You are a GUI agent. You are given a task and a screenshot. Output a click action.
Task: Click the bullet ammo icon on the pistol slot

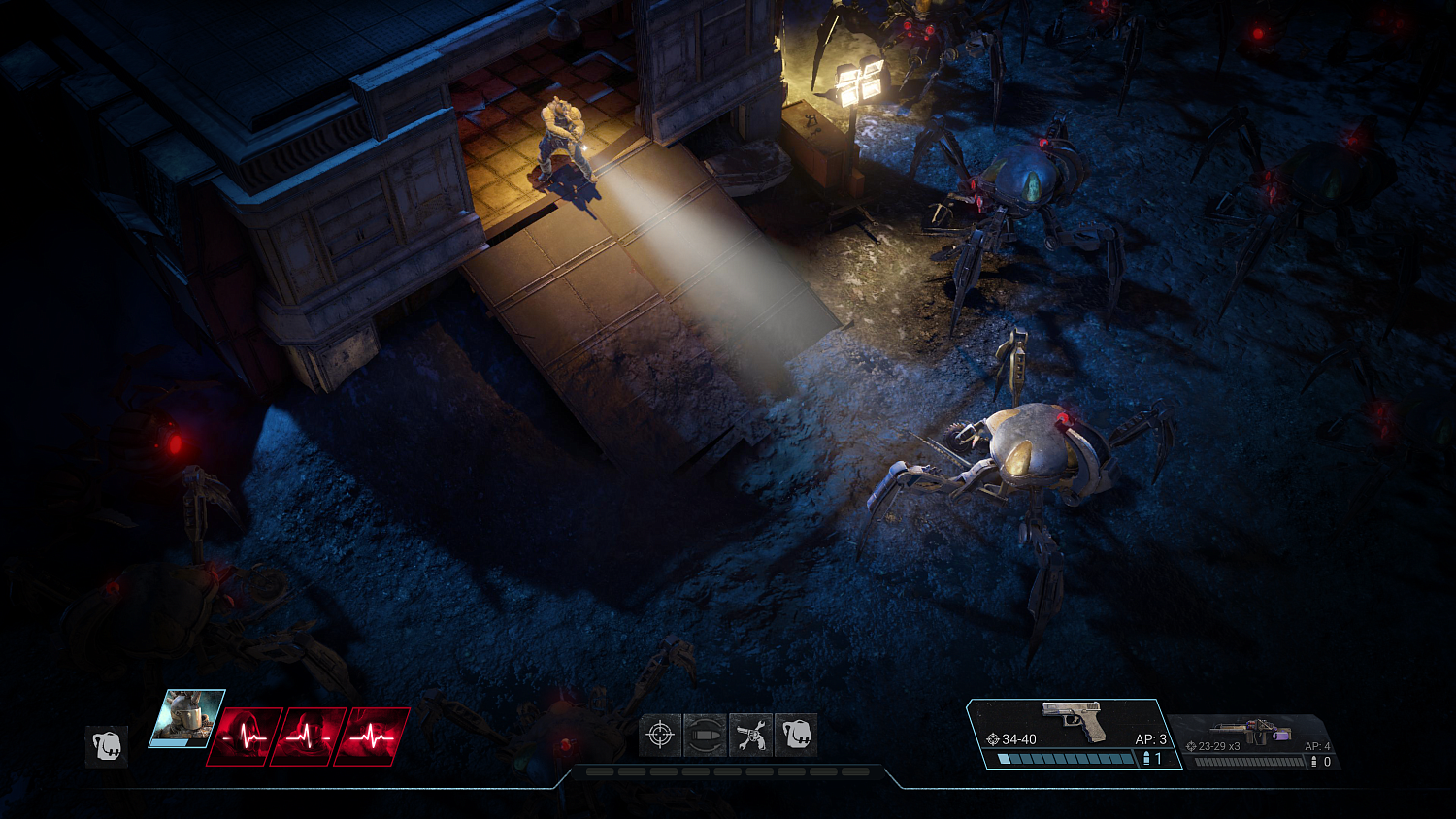point(1145,757)
